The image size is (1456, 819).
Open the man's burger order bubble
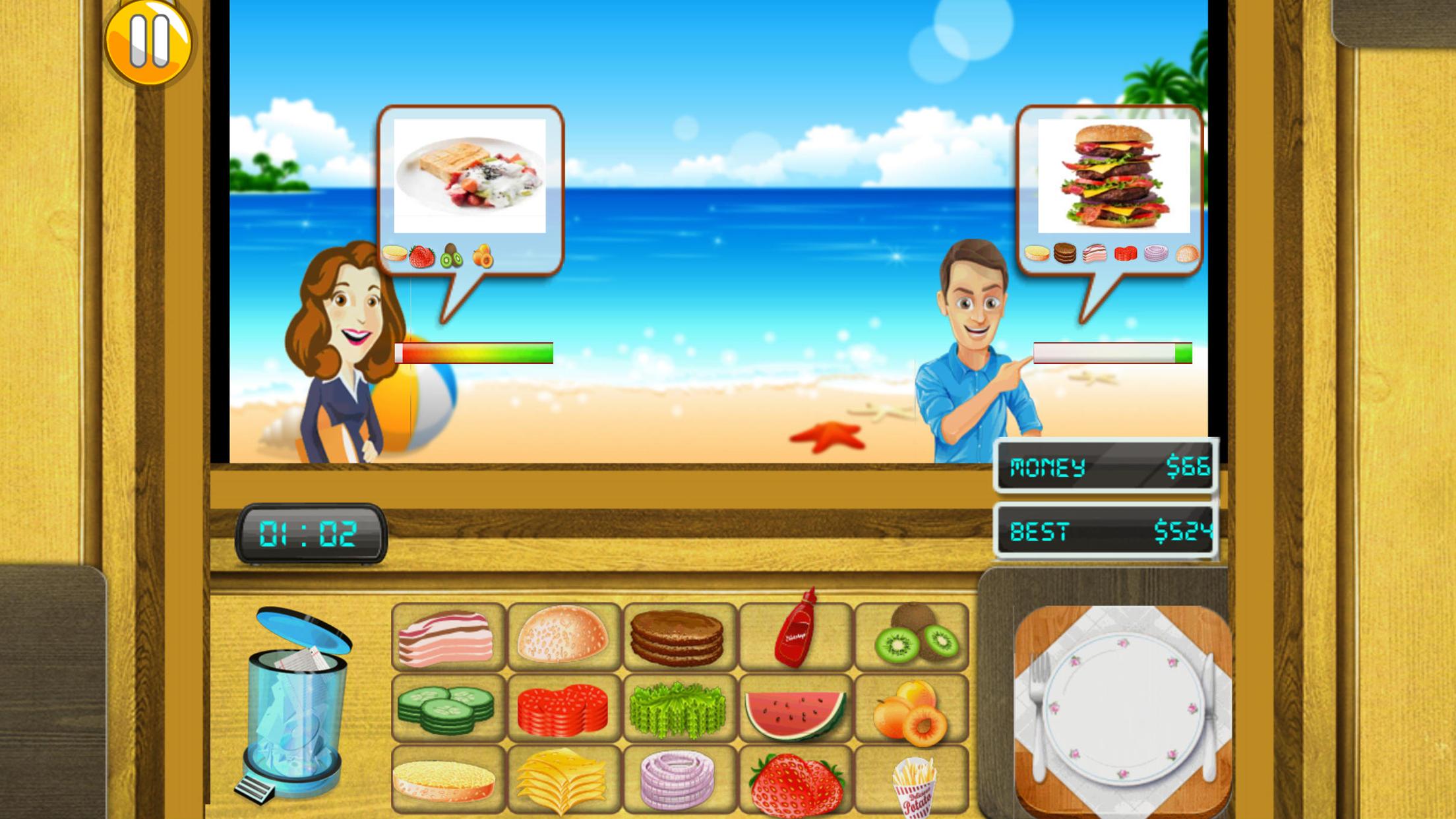pos(1111,185)
